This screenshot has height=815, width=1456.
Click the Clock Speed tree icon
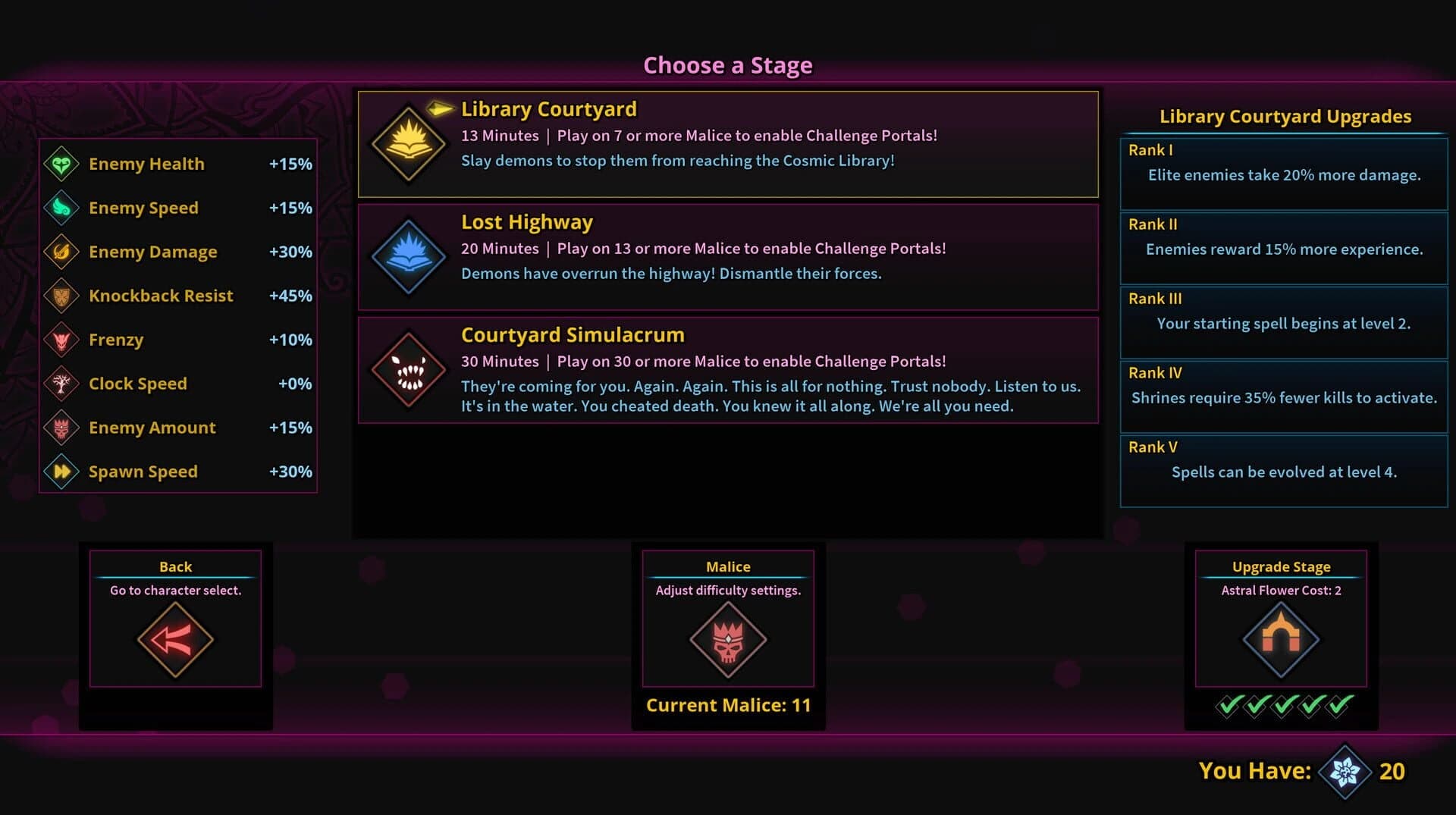63,384
